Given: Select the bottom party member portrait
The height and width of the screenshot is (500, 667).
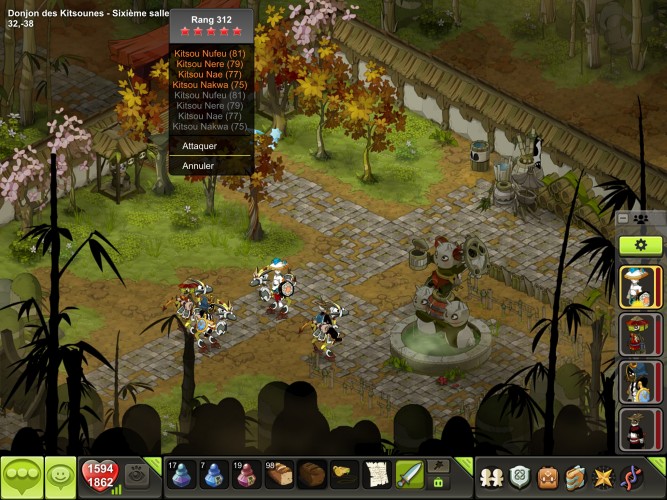Looking at the screenshot, I should click(639, 428).
